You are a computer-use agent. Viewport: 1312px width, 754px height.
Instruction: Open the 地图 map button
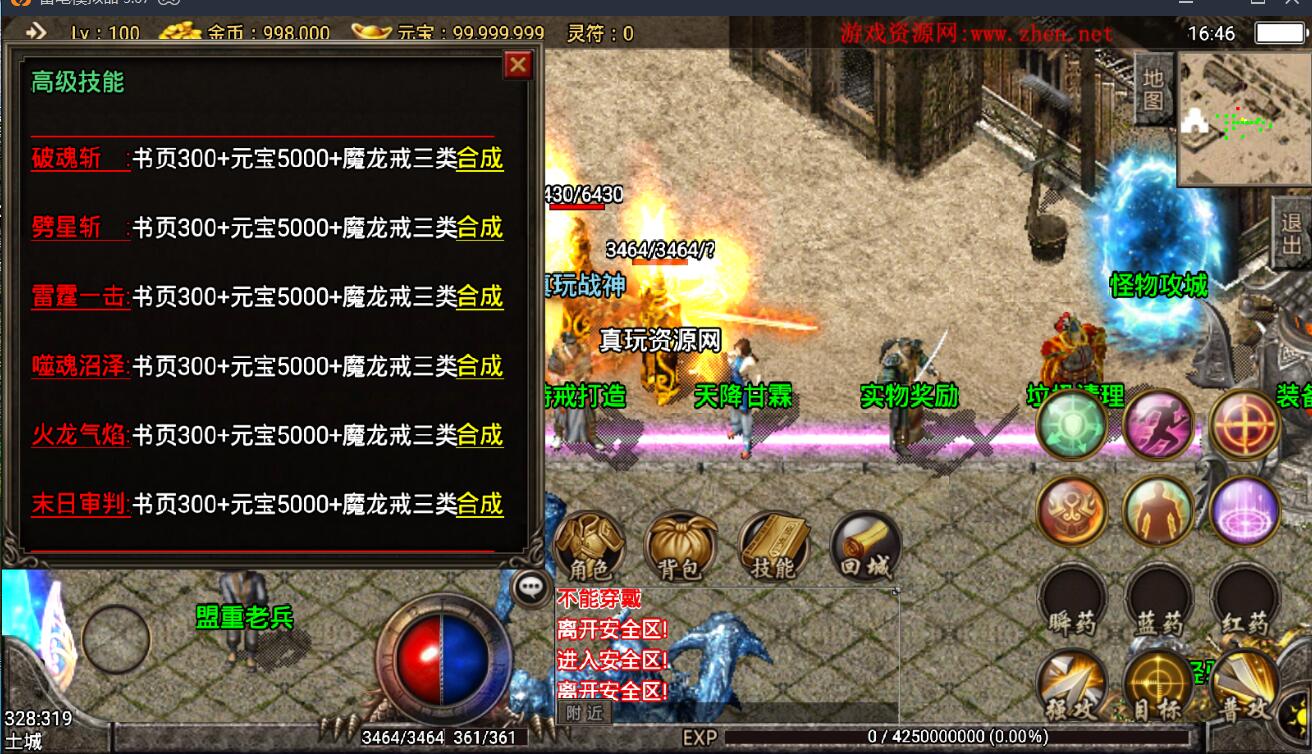pos(1153,88)
